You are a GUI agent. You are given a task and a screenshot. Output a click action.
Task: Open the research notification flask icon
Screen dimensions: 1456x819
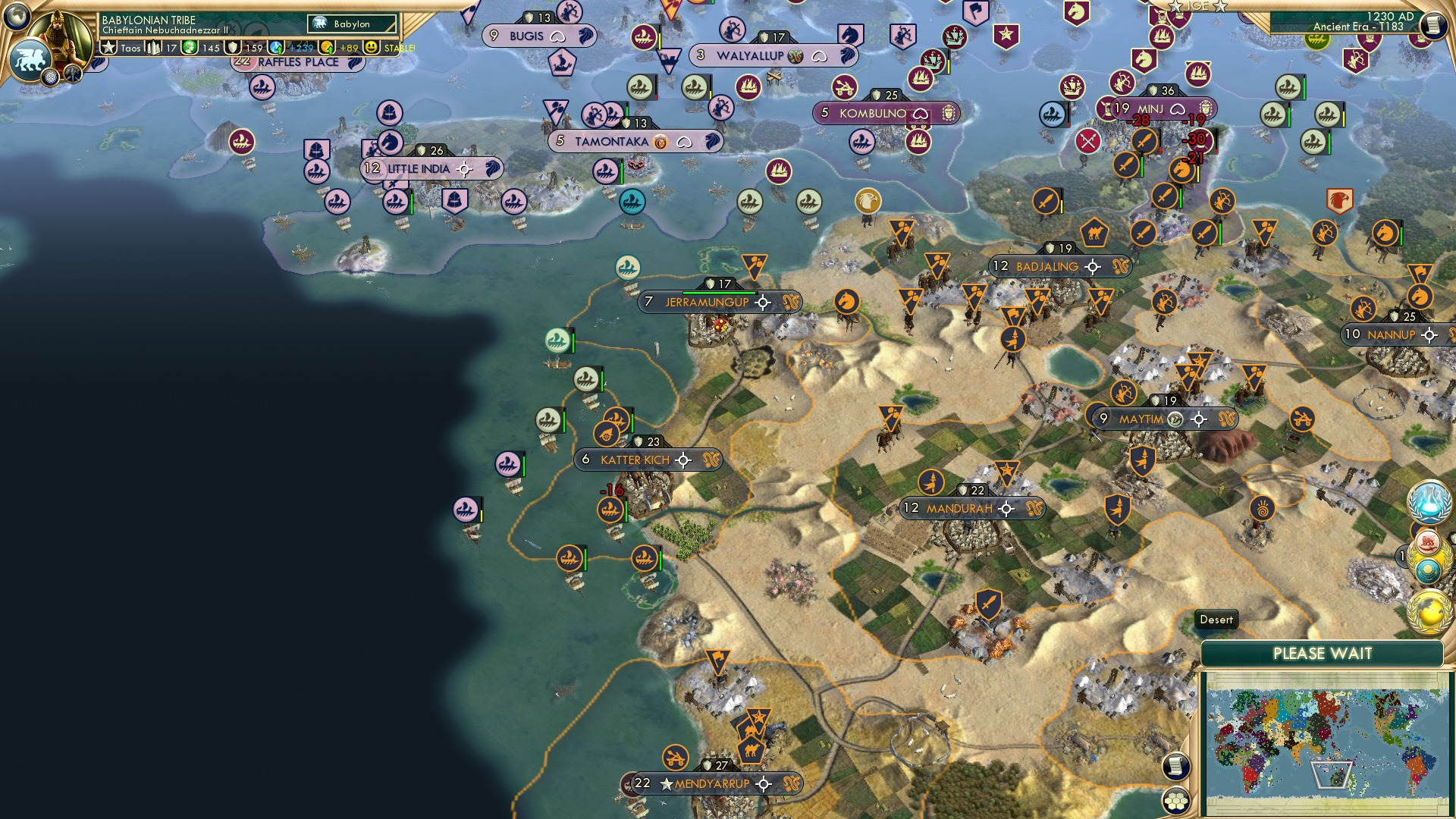[x=1429, y=500]
